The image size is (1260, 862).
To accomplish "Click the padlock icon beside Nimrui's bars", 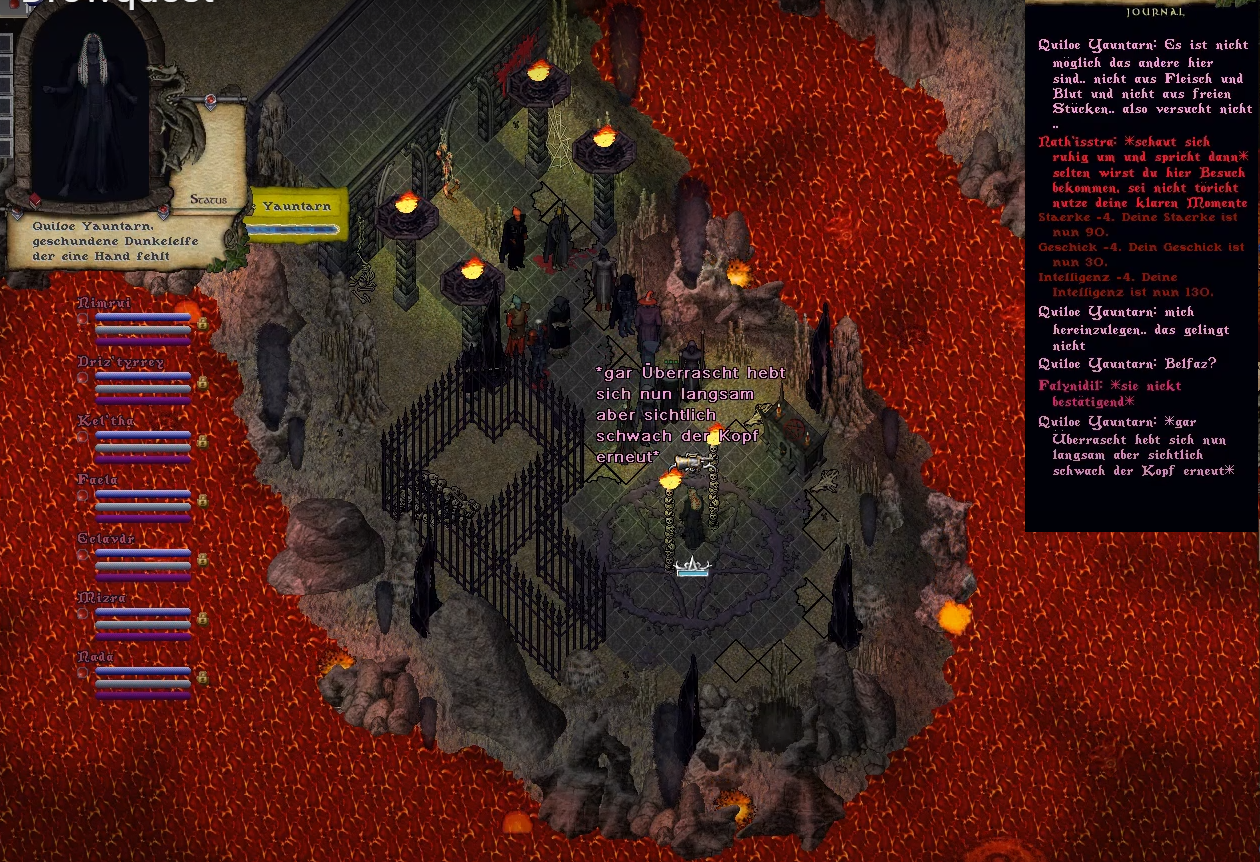I will click(203, 324).
